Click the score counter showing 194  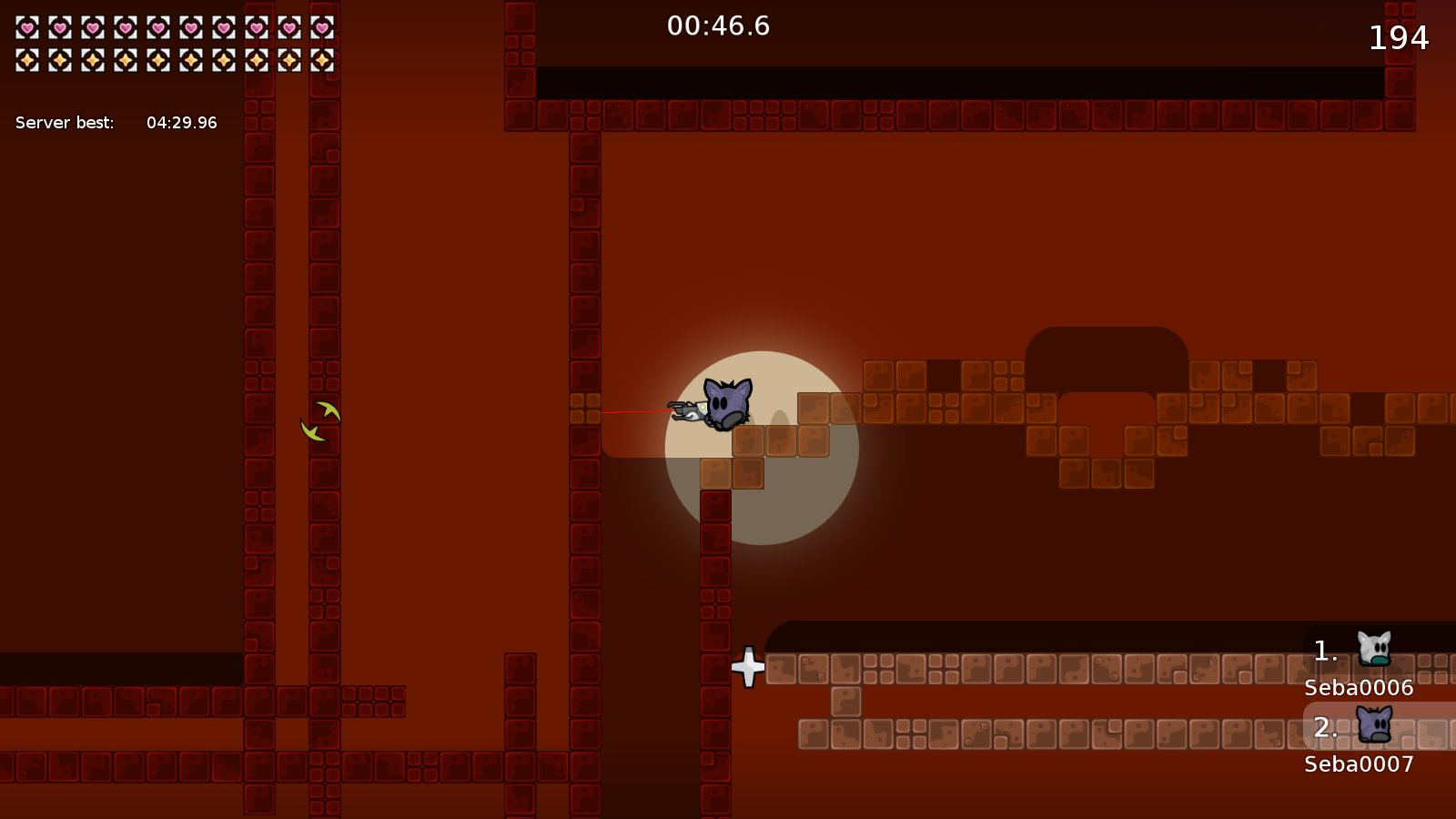click(x=1399, y=38)
